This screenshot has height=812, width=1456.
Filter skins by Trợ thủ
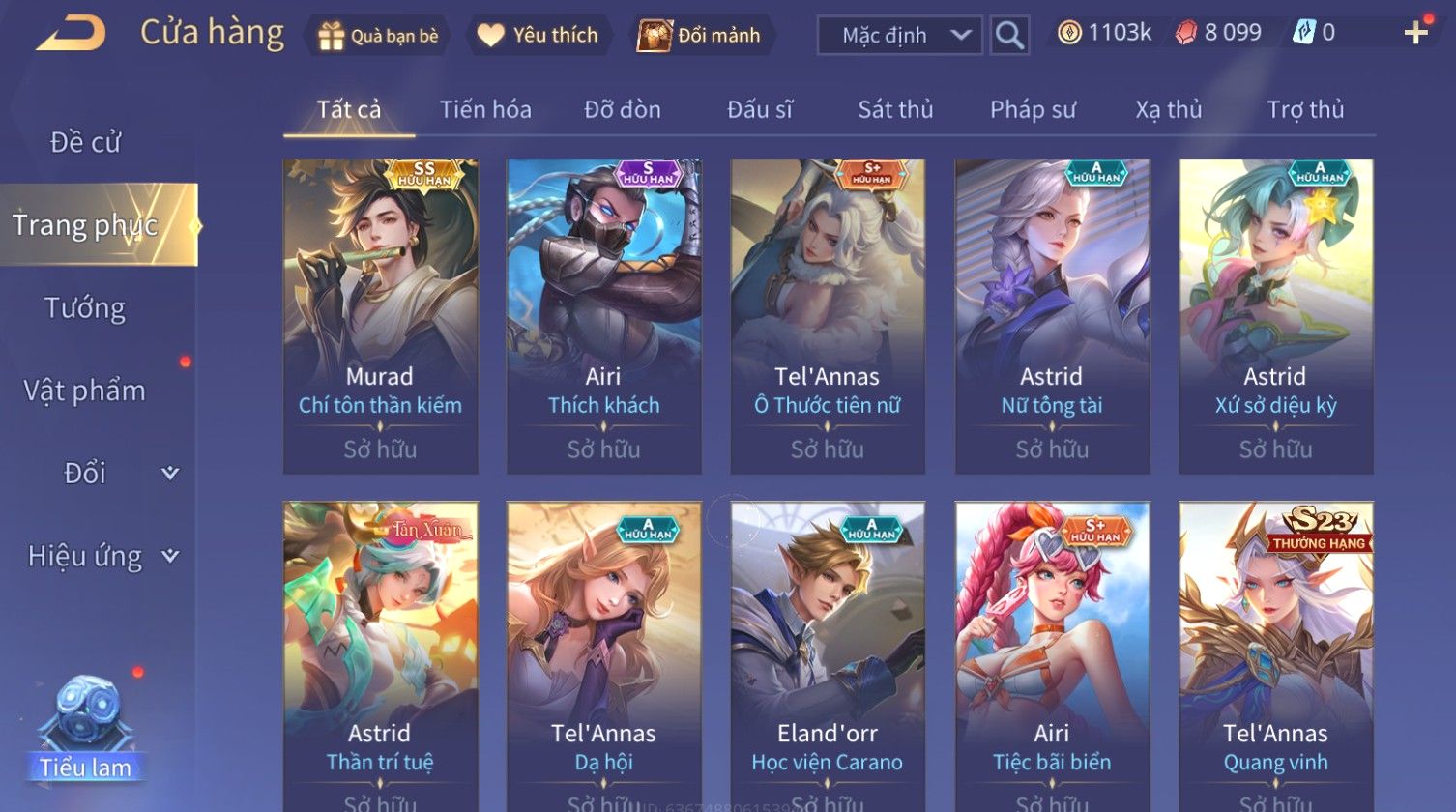(1305, 110)
